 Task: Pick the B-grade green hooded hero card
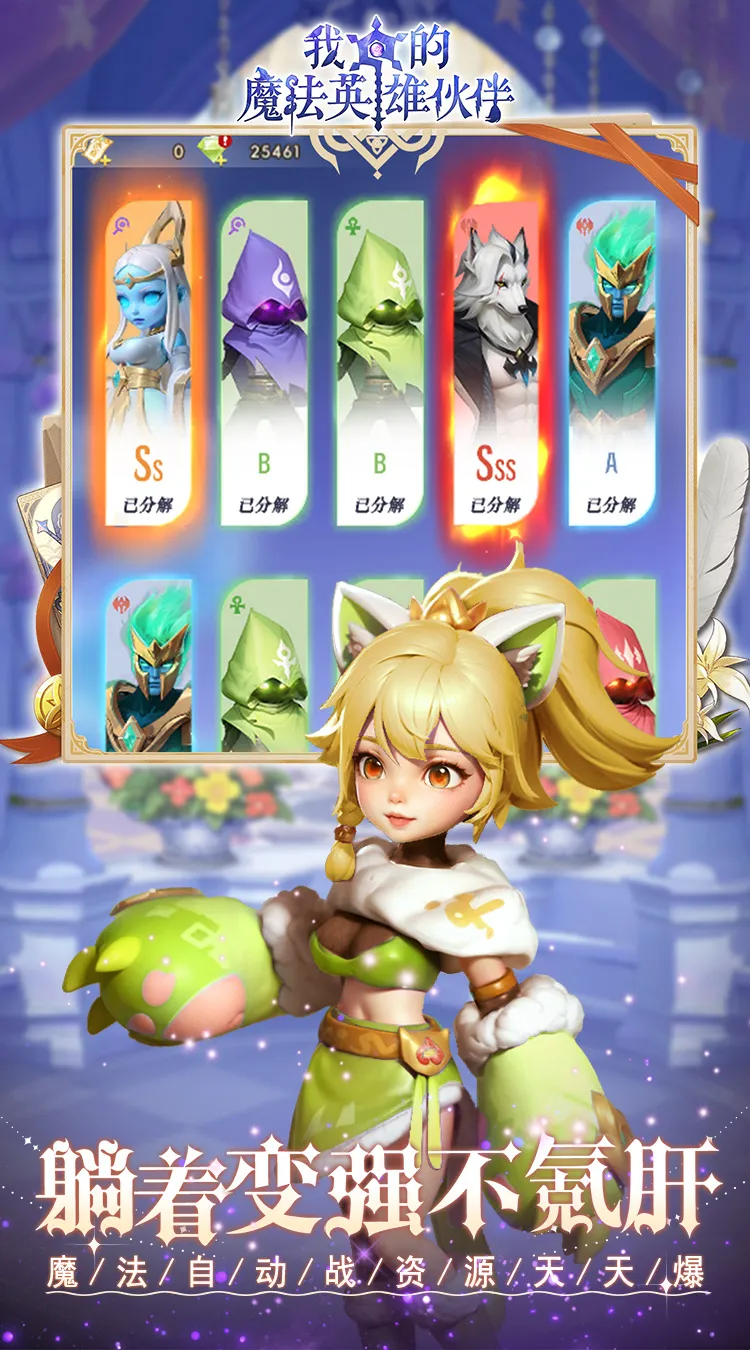click(x=380, y=360)
